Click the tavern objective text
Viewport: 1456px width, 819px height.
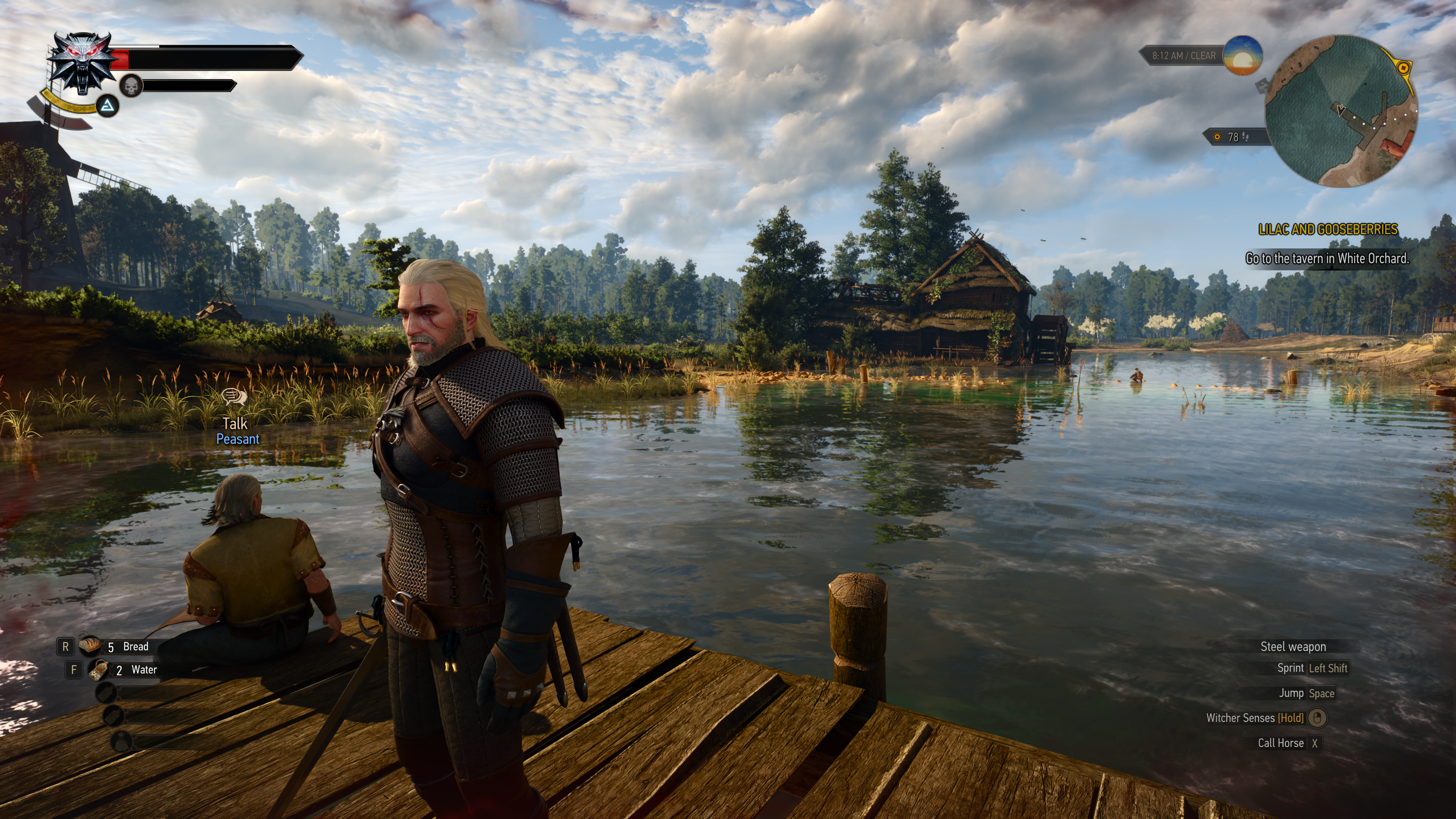(1327, 259)
